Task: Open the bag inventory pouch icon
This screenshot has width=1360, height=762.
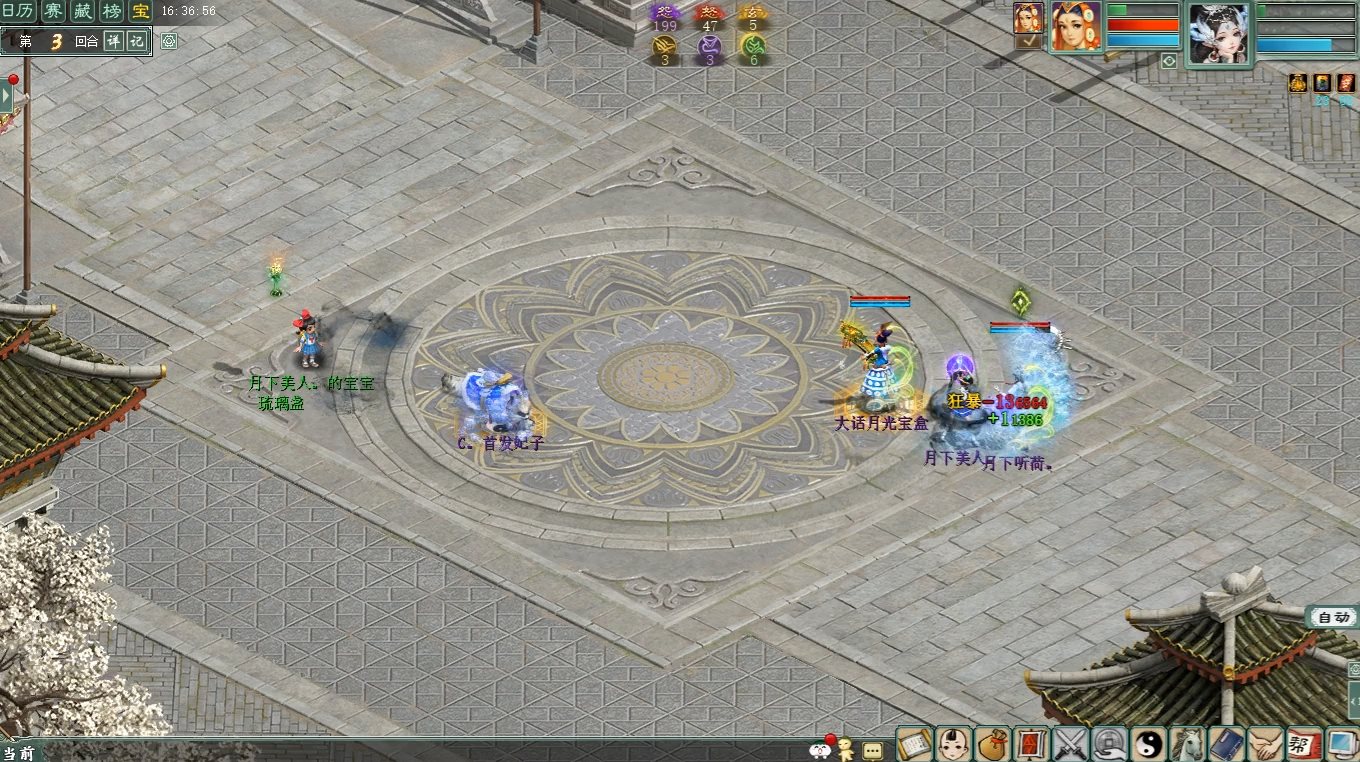Action: pyautogui.click(x=993, y=743)
